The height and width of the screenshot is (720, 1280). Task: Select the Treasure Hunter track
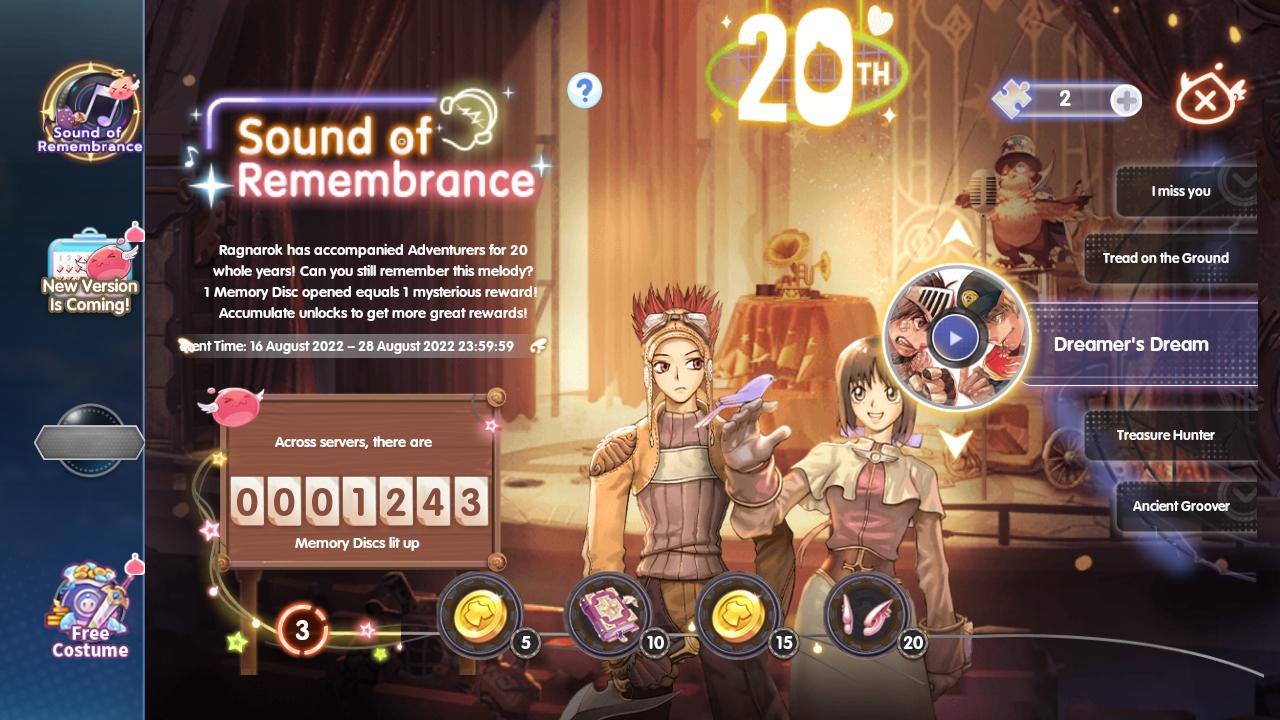pyautogui.click(x=1166, y=435)
